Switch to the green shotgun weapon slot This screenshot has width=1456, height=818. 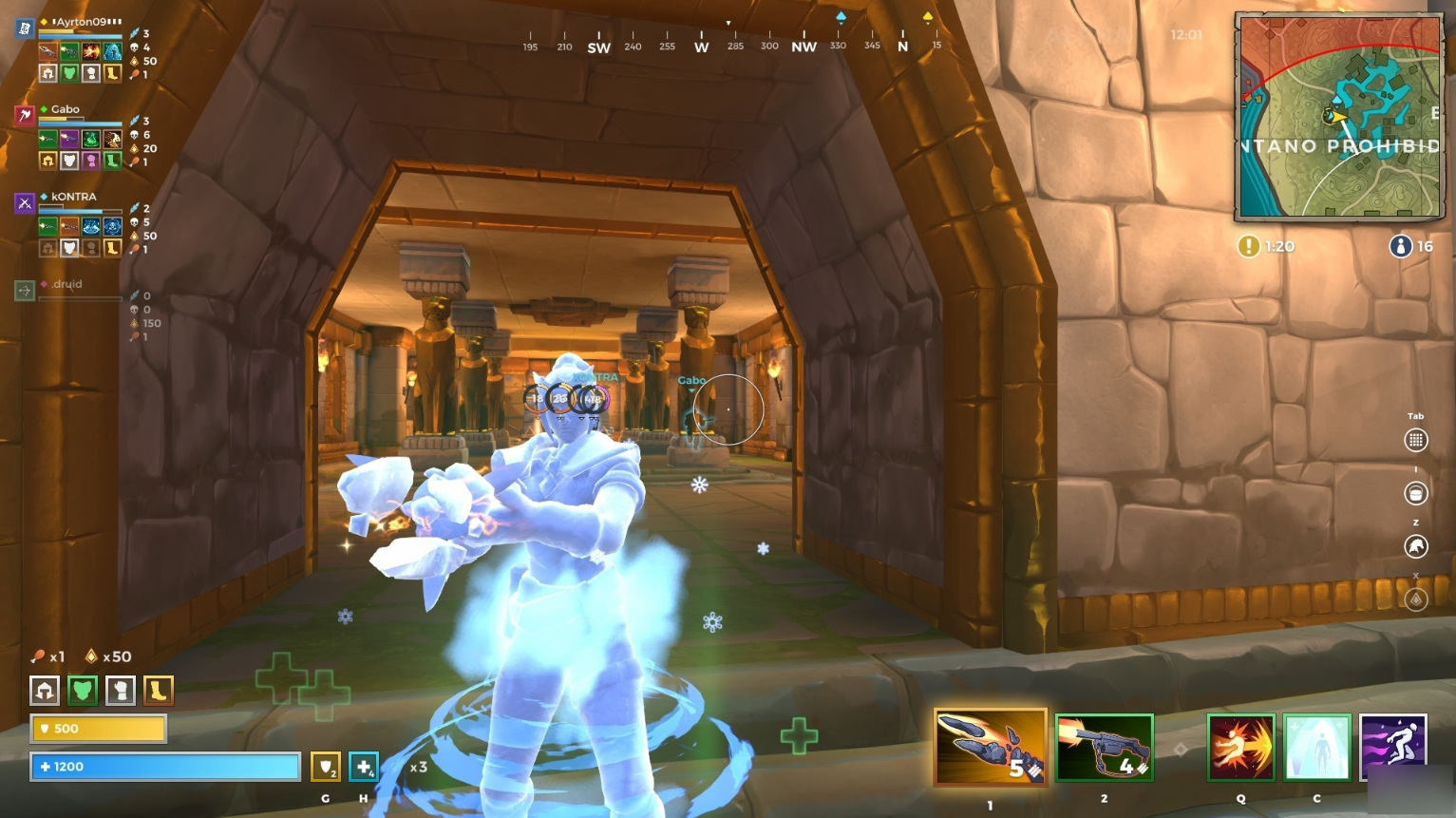(1104, 747)
